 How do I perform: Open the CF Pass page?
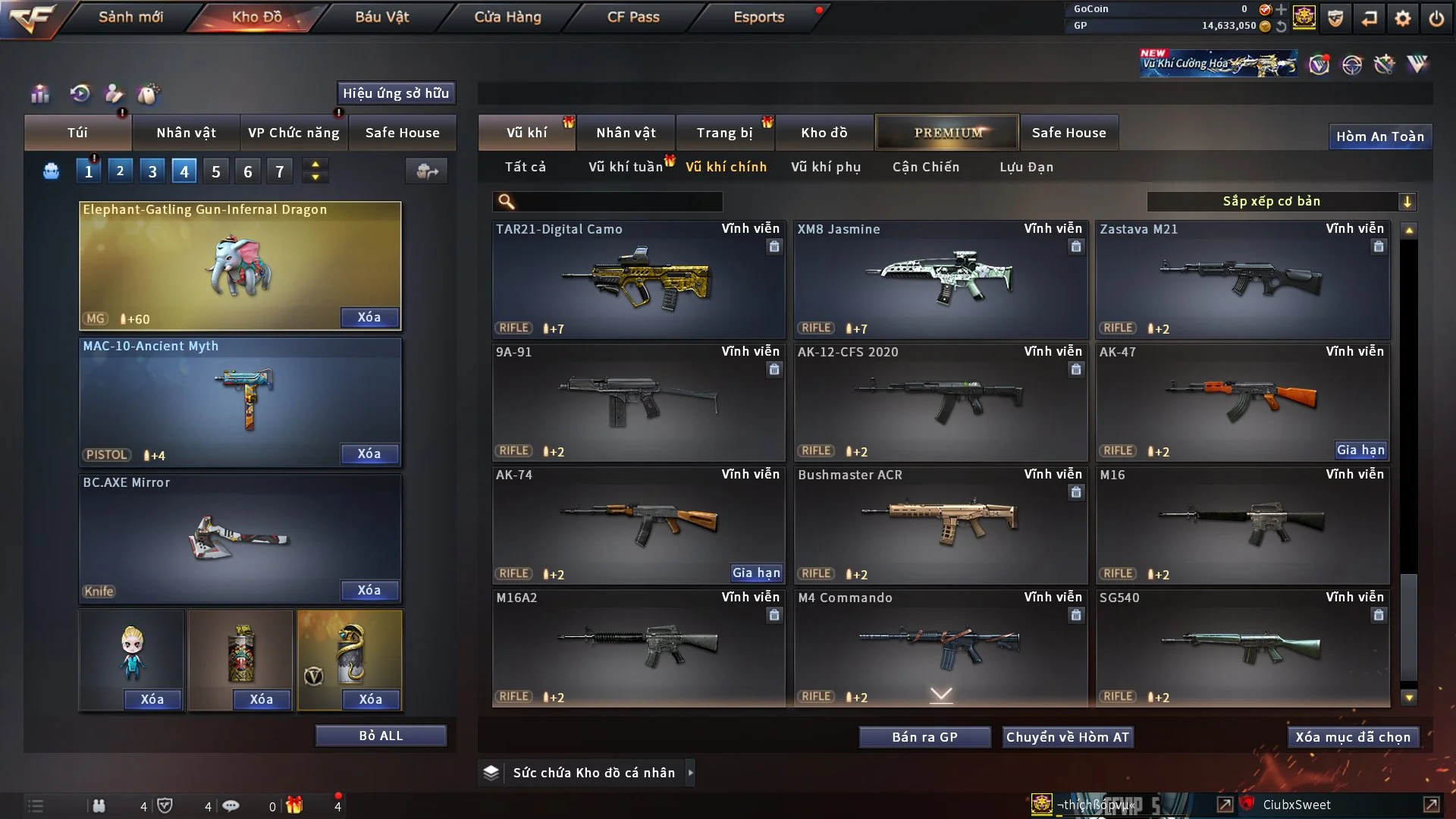(633, 17)
